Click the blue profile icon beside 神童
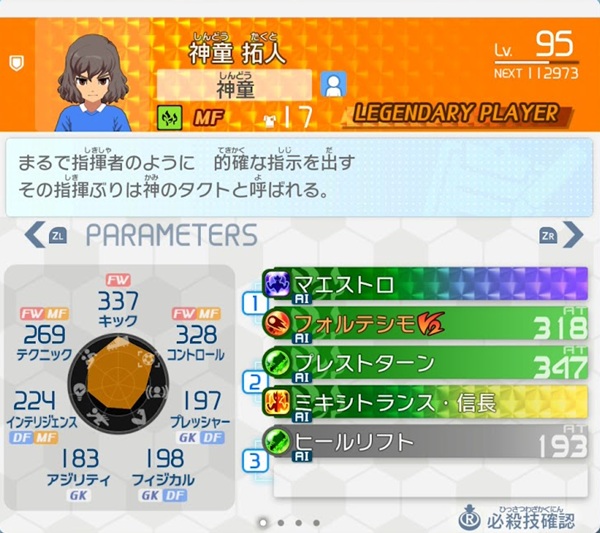 coord(334,84)
